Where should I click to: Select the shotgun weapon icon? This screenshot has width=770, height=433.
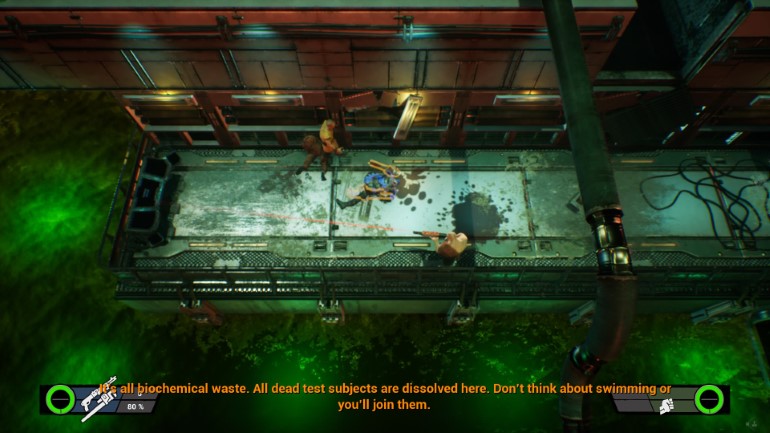tap(101, 396)
